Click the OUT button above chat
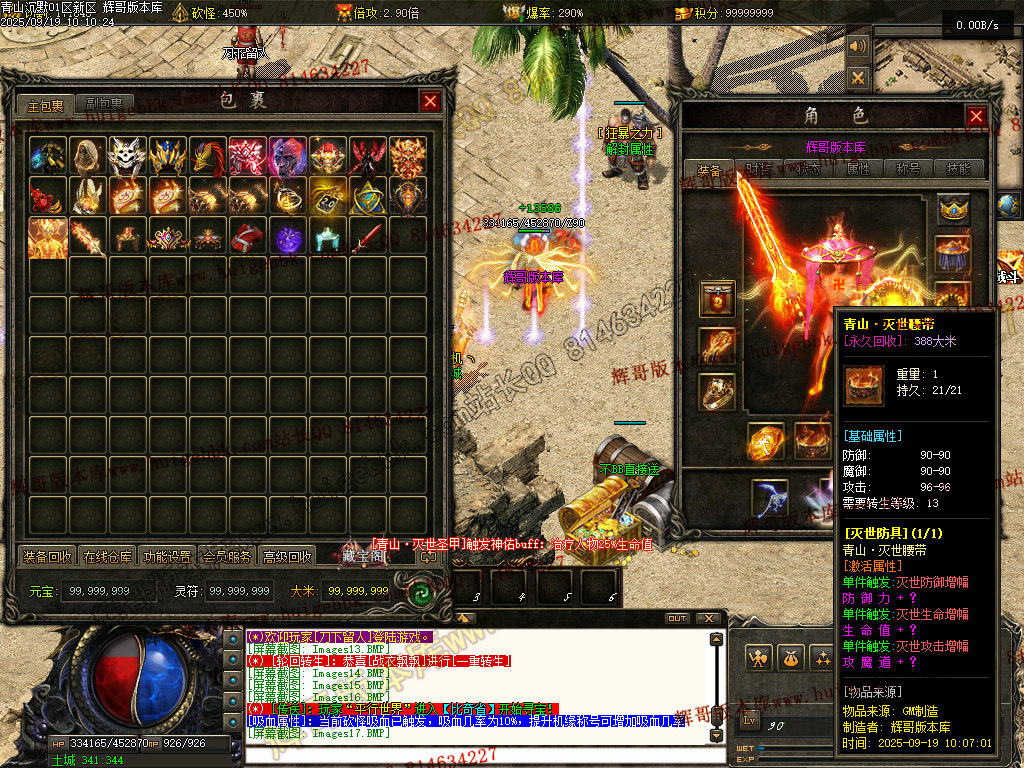This screenshot has width=1024, height=768. (677, 618)
